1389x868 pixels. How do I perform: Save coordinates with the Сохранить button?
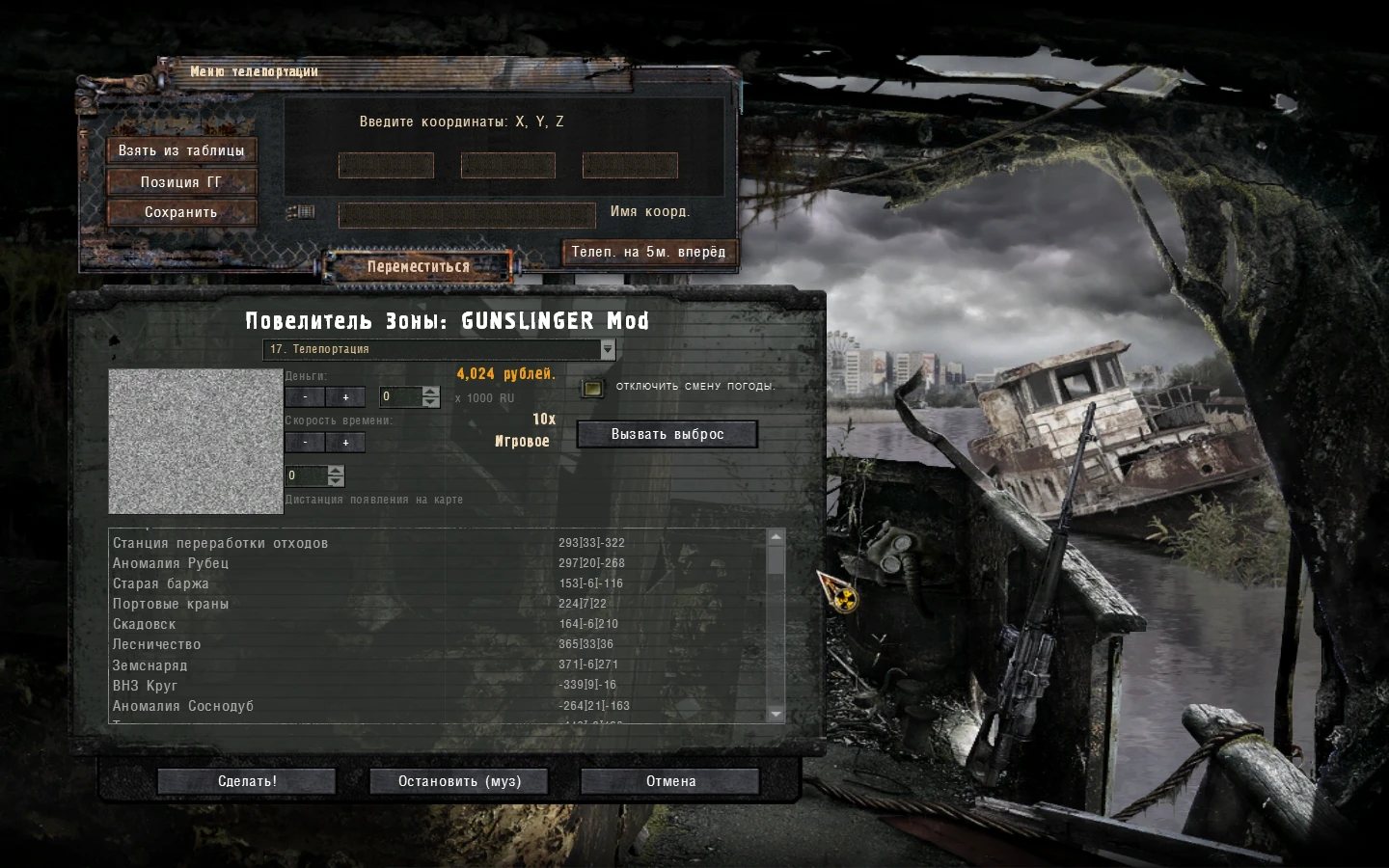pyautogui.click(x=181, y=212)
